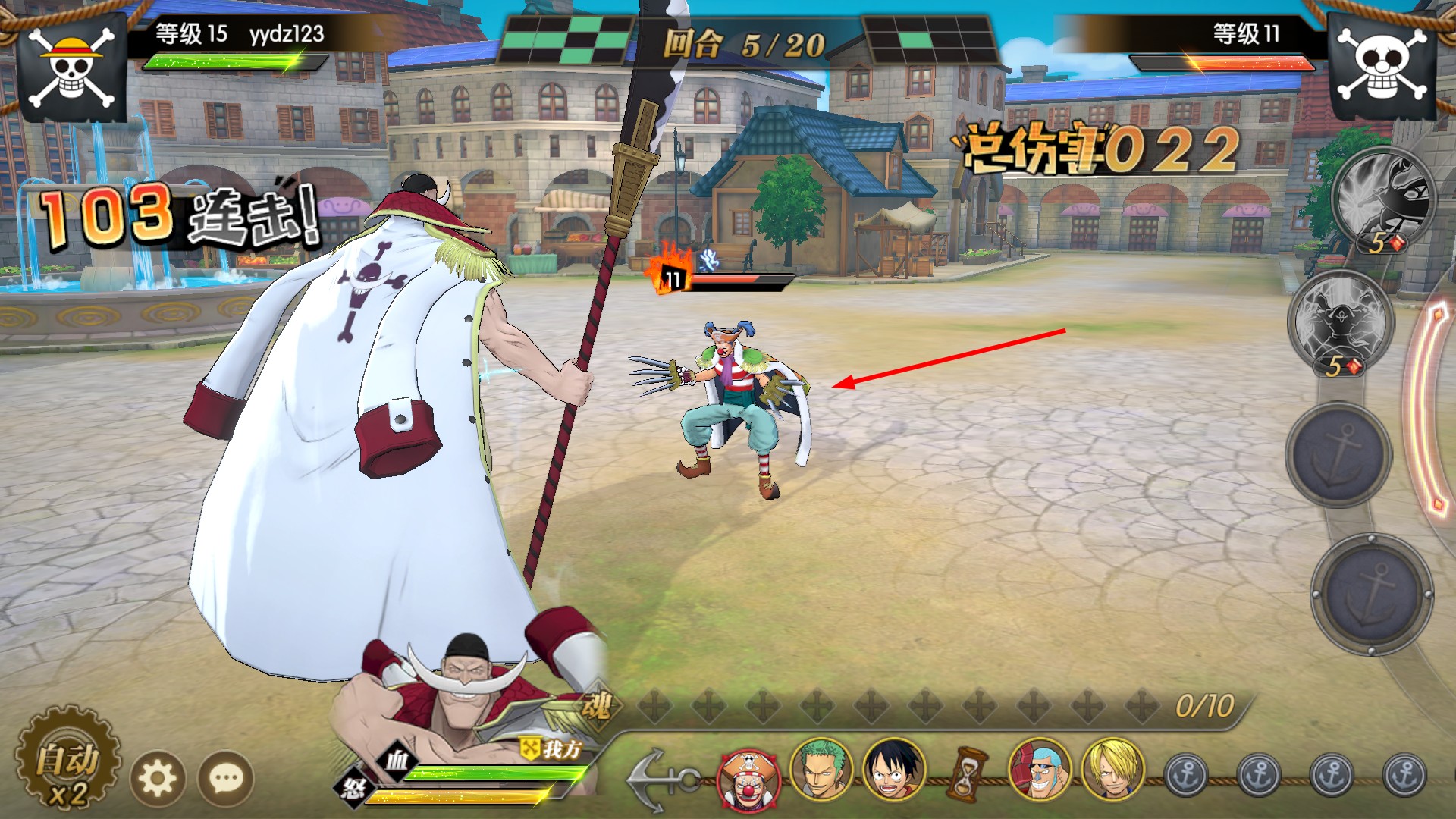Open the gear settings icon

pos(158,777)
